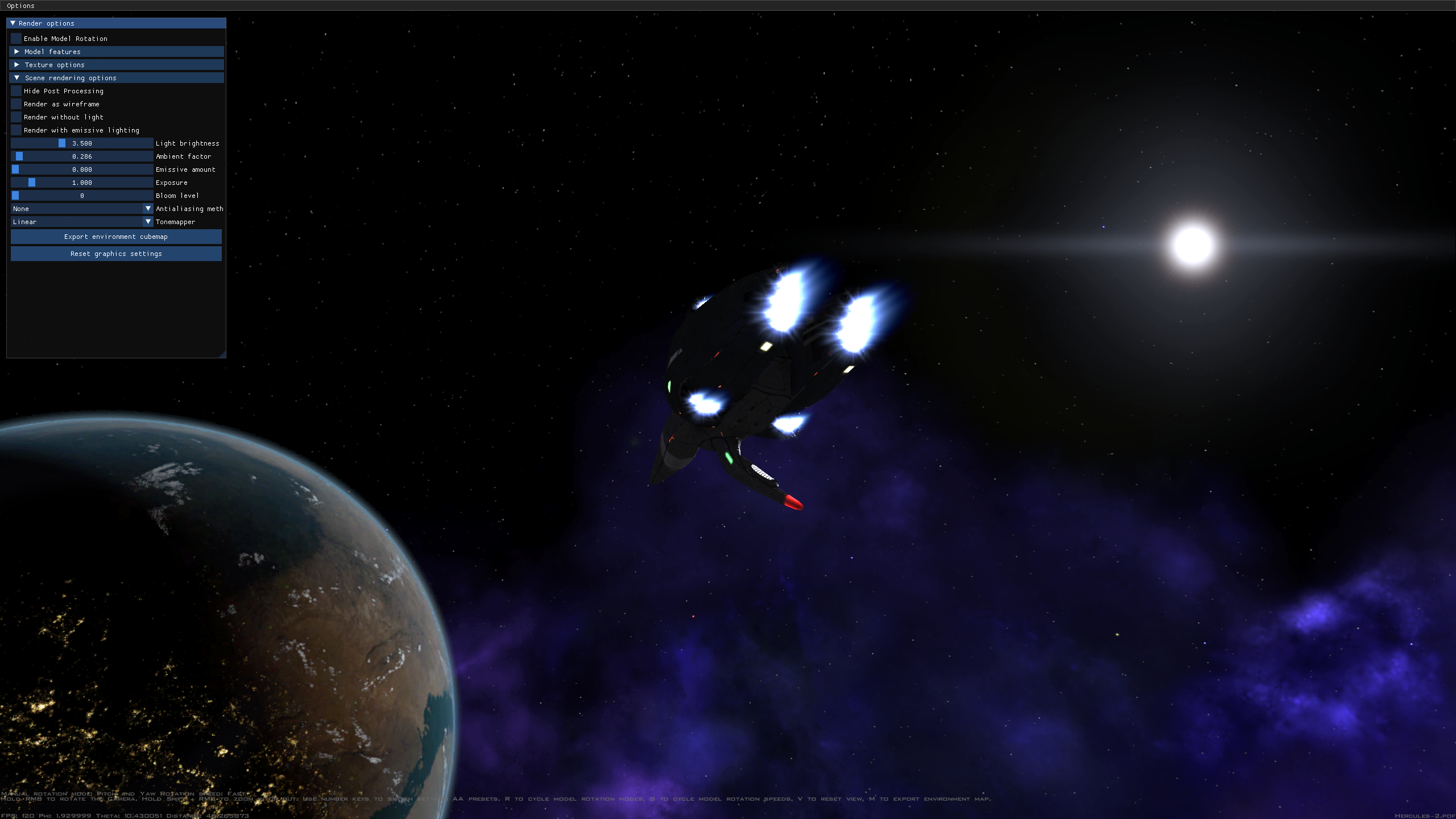Expand the Model features triangle icon

coord(17,52)
